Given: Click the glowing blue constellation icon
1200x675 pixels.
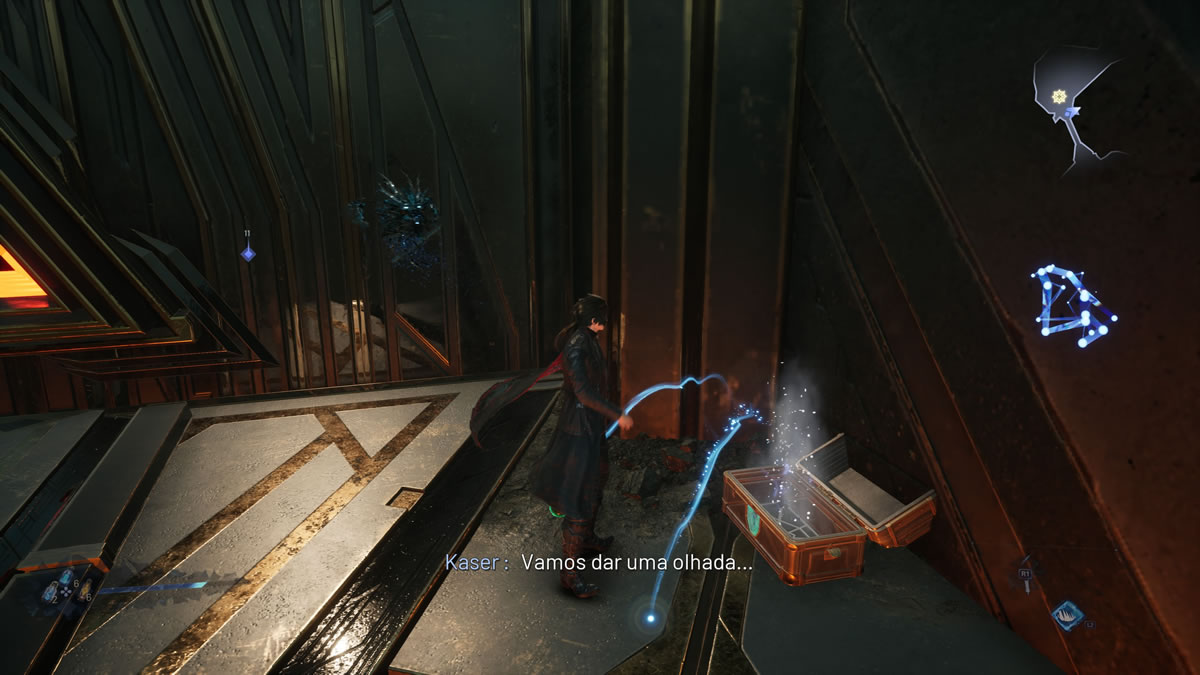Looking at the screenshot, I should (1073, 306).
